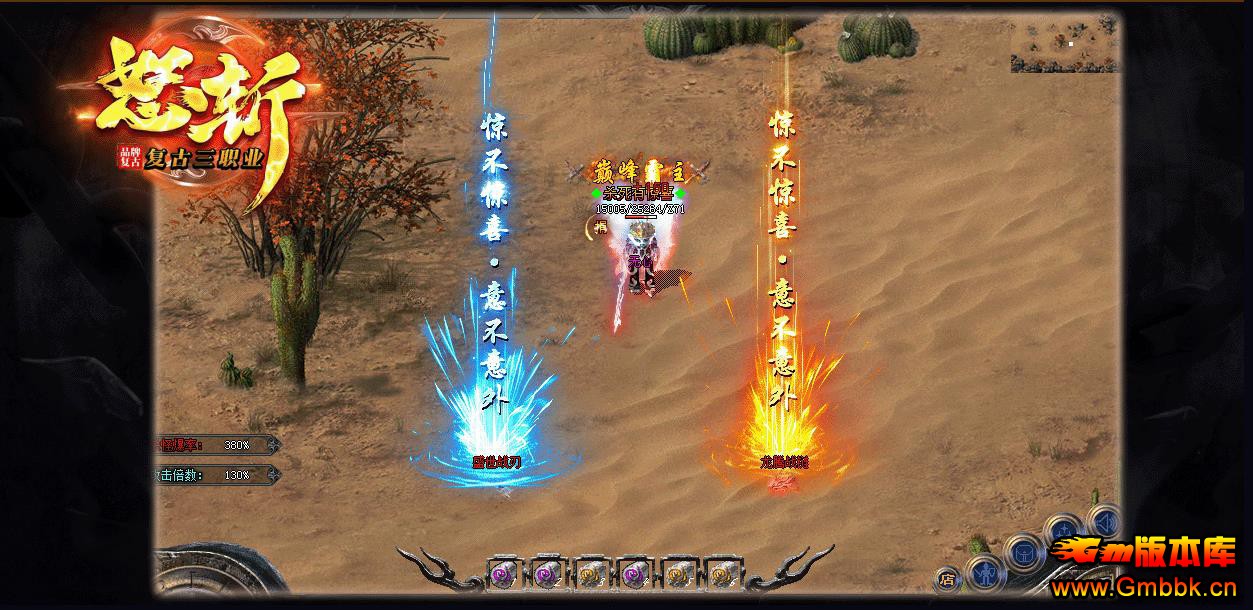Use the yellow scroll in hotbar slot 3
Viewport: 1253px width, 610px height.
pyautogui.click(x=590, y=575)
